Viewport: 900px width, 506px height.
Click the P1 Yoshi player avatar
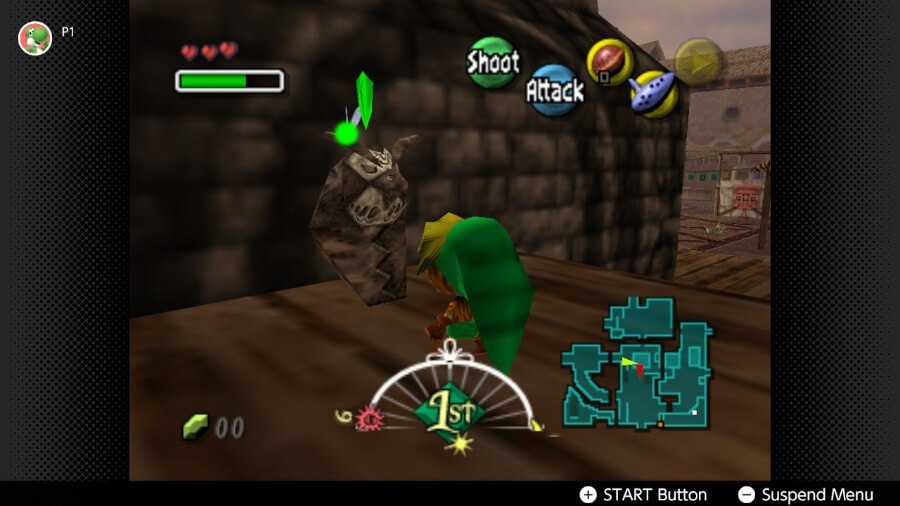(x=35, y=38)
